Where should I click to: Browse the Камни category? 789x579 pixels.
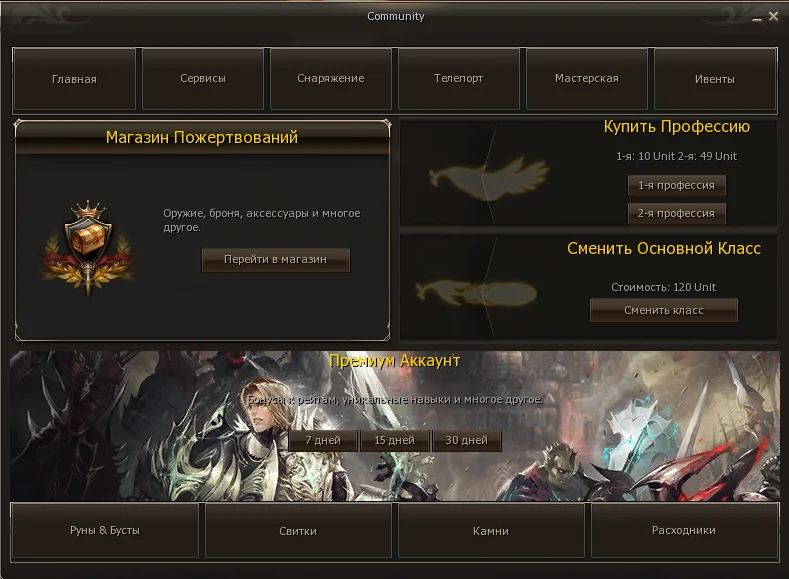[x=491, y=531]
